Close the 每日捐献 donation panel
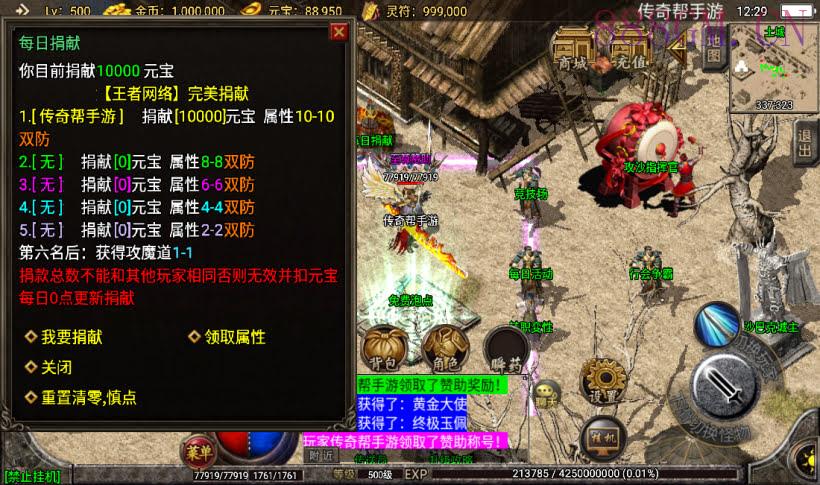Screen dimensions: 820x485 point(339,32)
